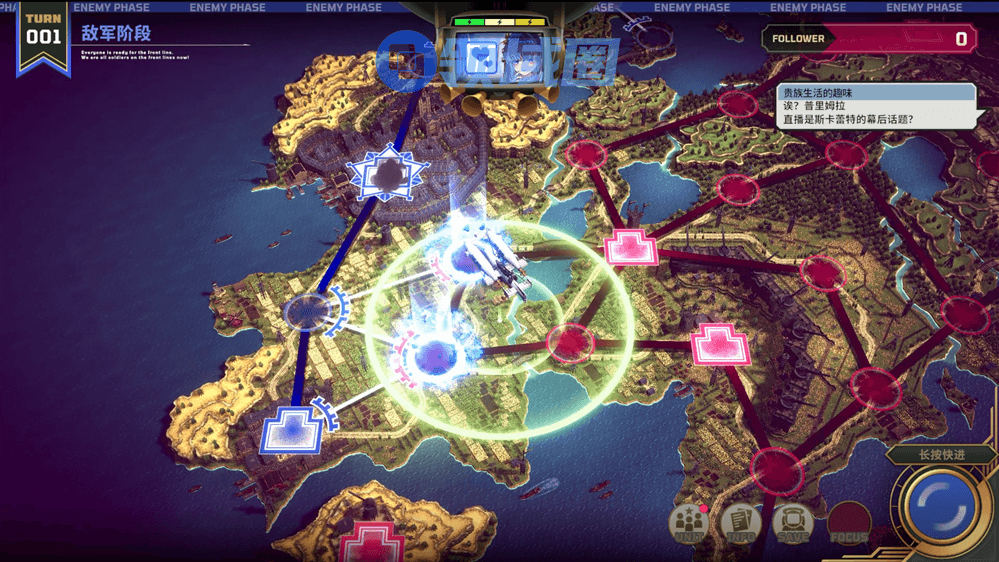Select the blue square fortress base node

click(292, 432)
